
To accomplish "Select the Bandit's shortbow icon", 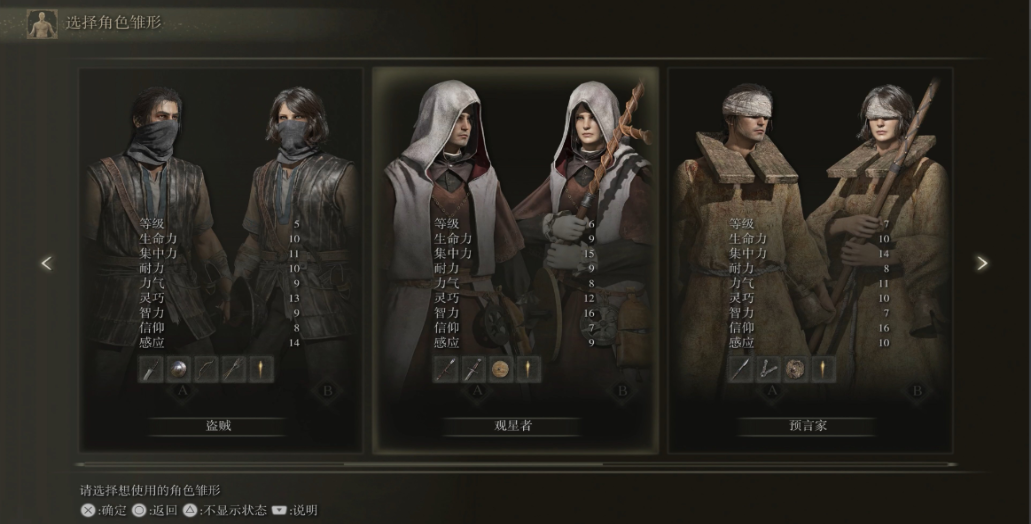I will (x=206, y=369).
